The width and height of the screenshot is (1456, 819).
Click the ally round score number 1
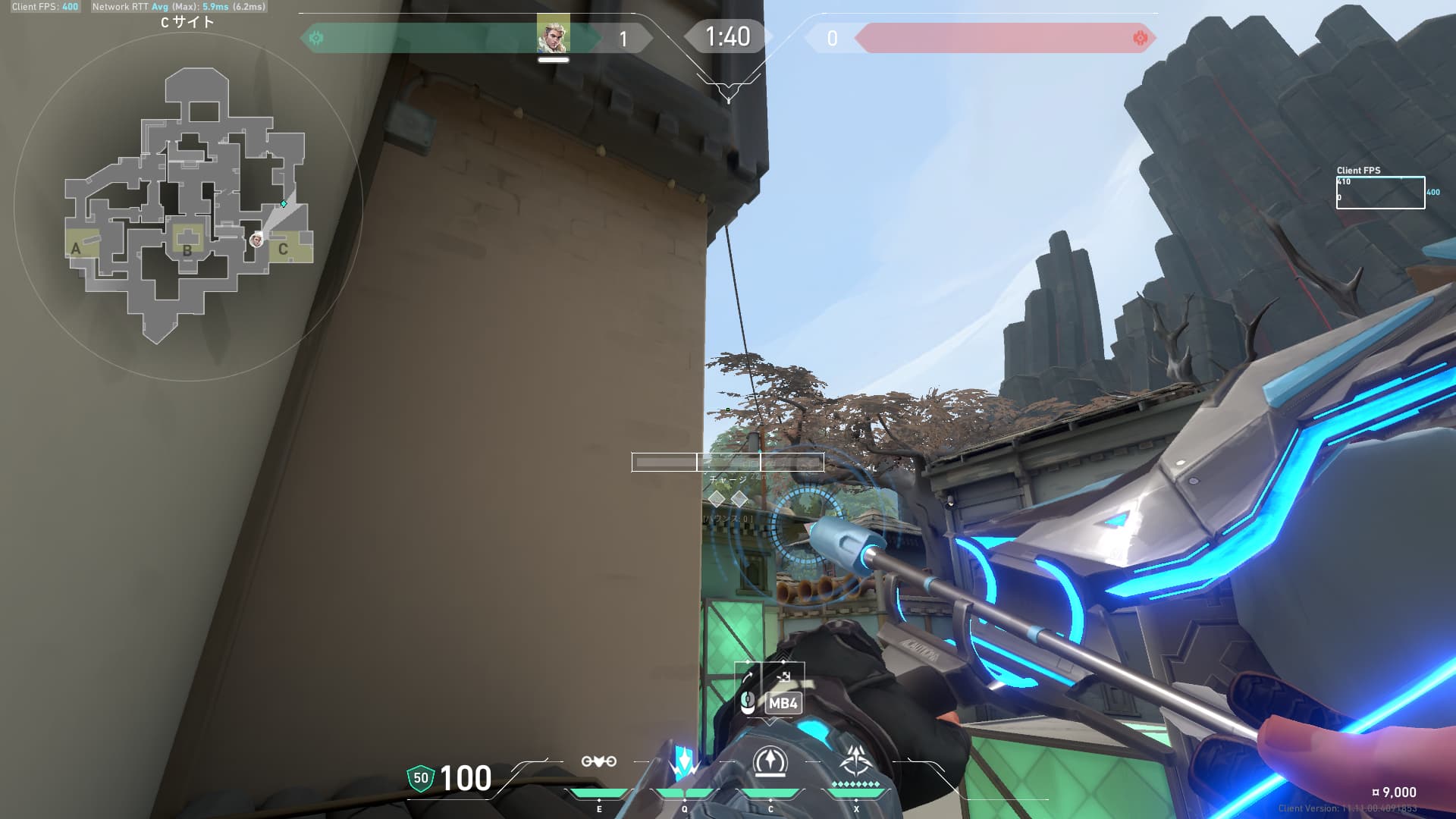(623, 37)
